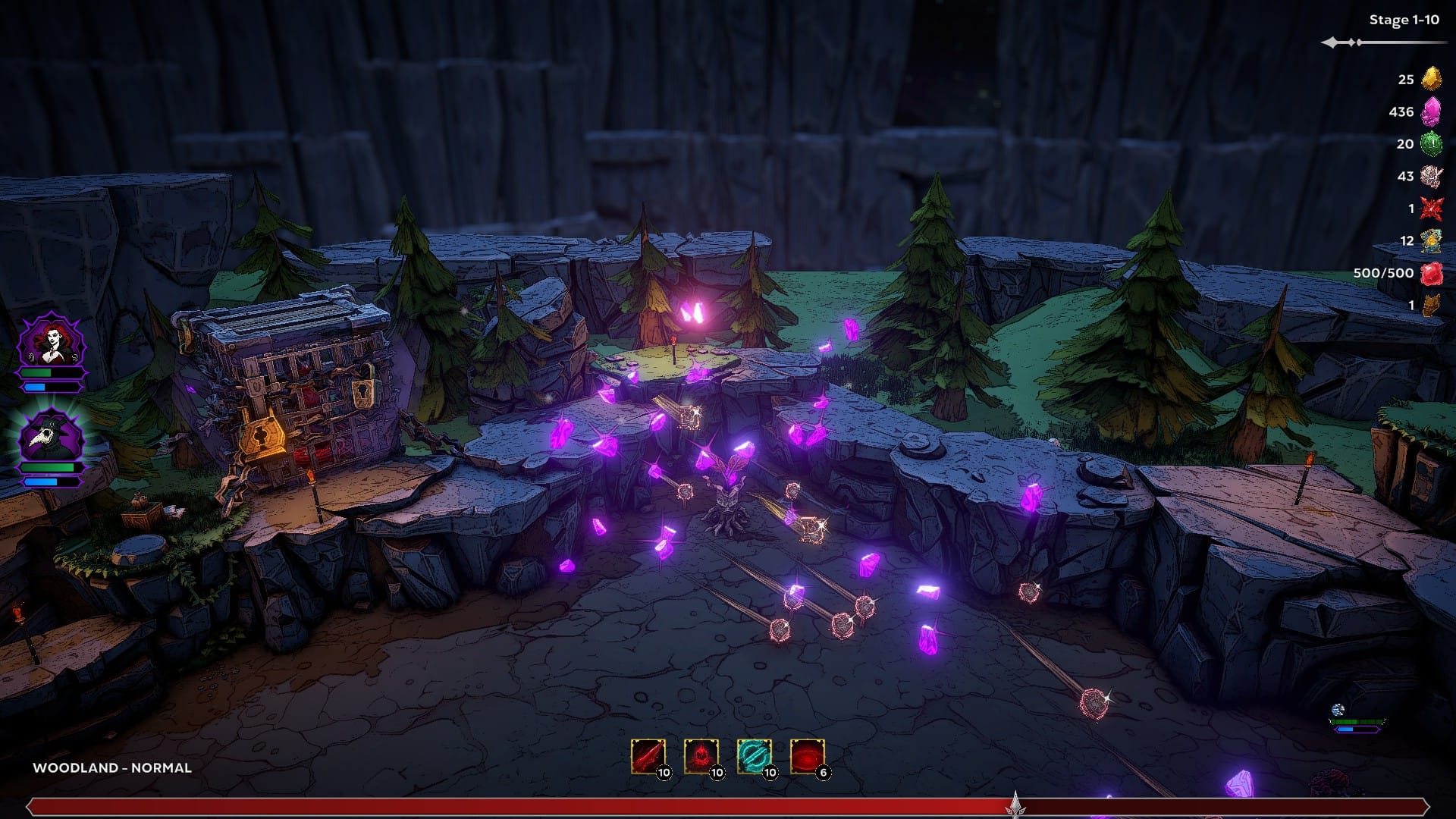Screen dimensions: 1456x819
Task: Click the green orb resource icon
Action: click(1431, 143)
